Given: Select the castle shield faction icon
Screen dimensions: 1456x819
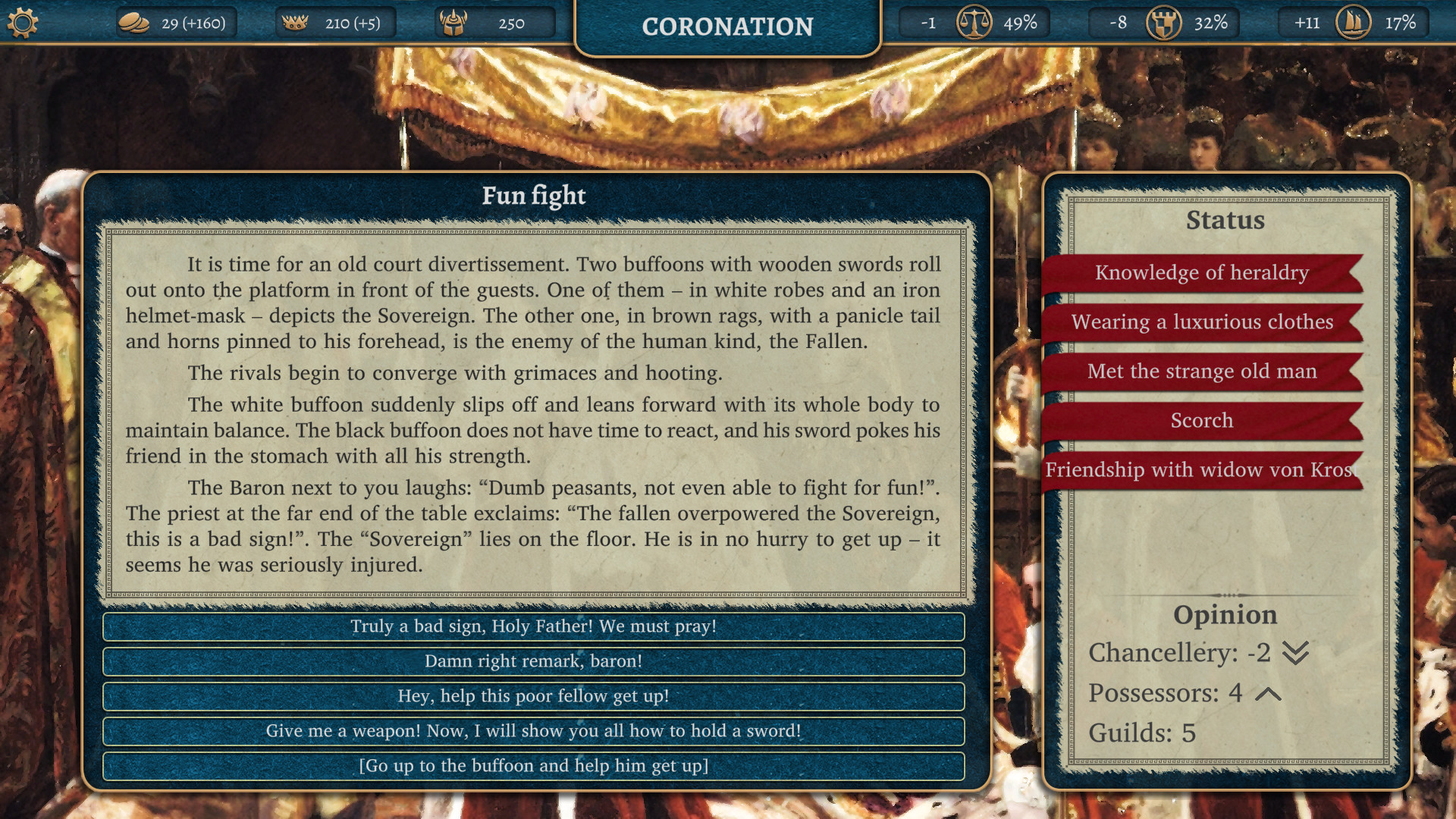Looking at the screenshot, I should pos(1166,23).
